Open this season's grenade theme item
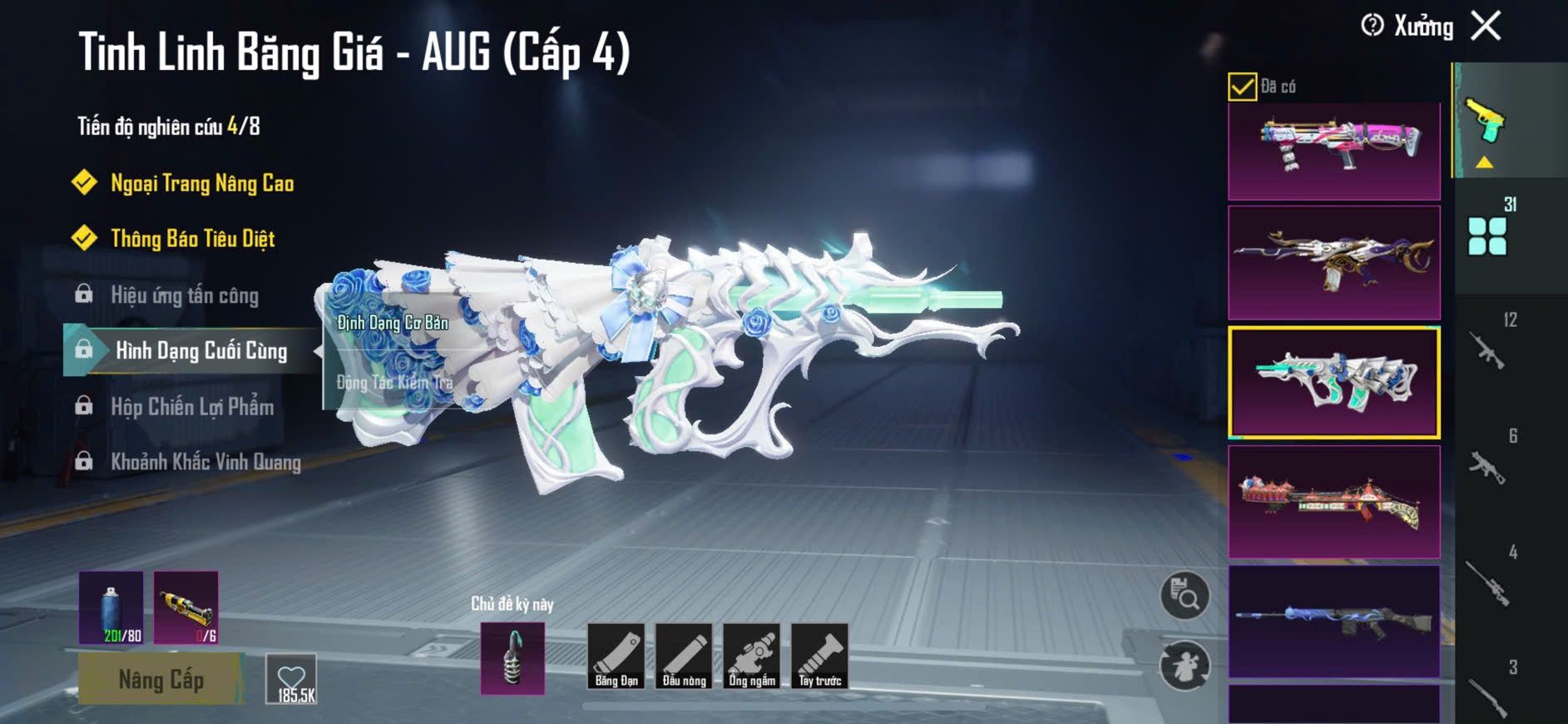The height and width of the screenshot is (724, 1568). (x=512, y=658)
